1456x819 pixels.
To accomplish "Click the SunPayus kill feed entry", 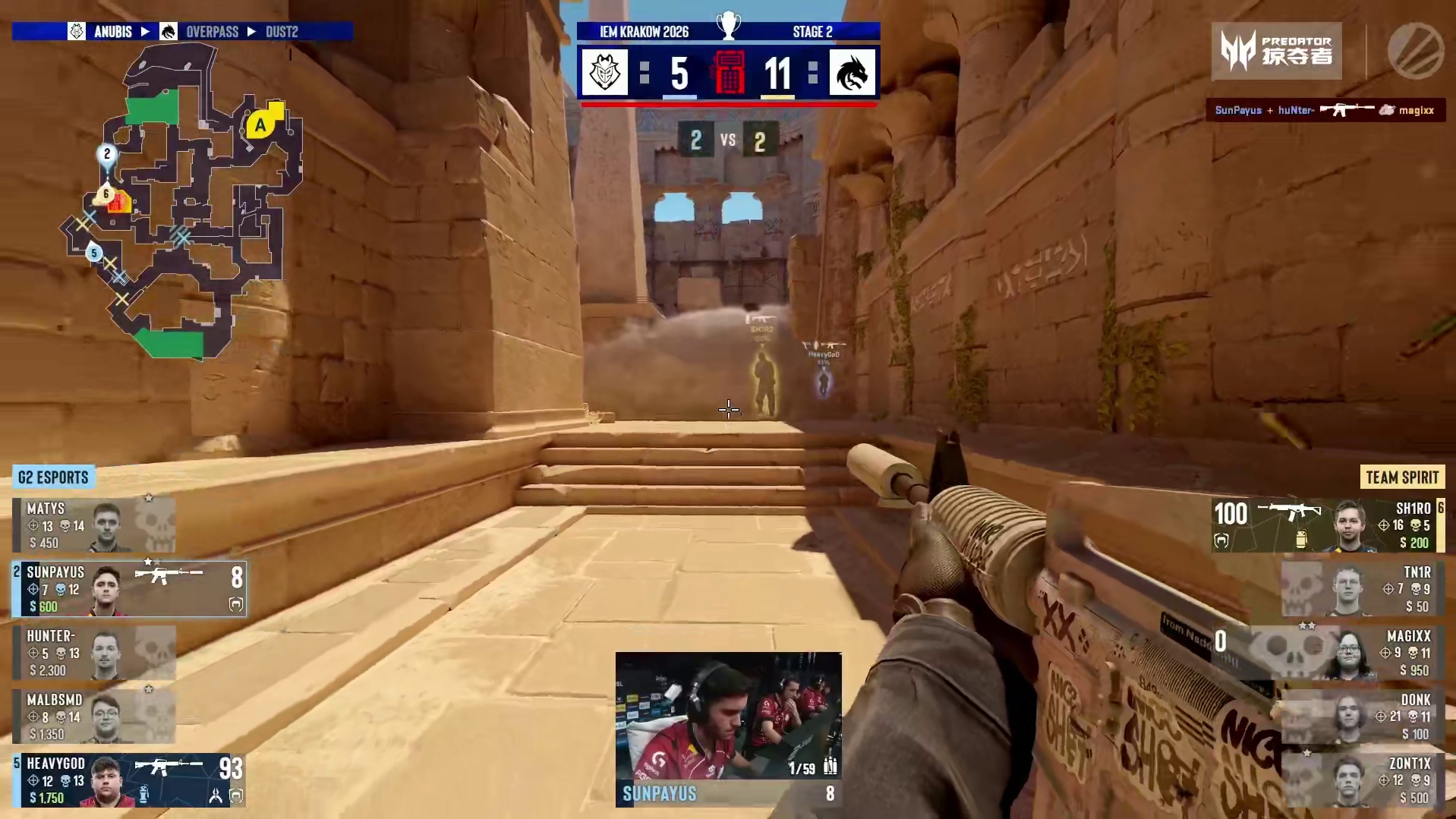I will [1325, 110].
